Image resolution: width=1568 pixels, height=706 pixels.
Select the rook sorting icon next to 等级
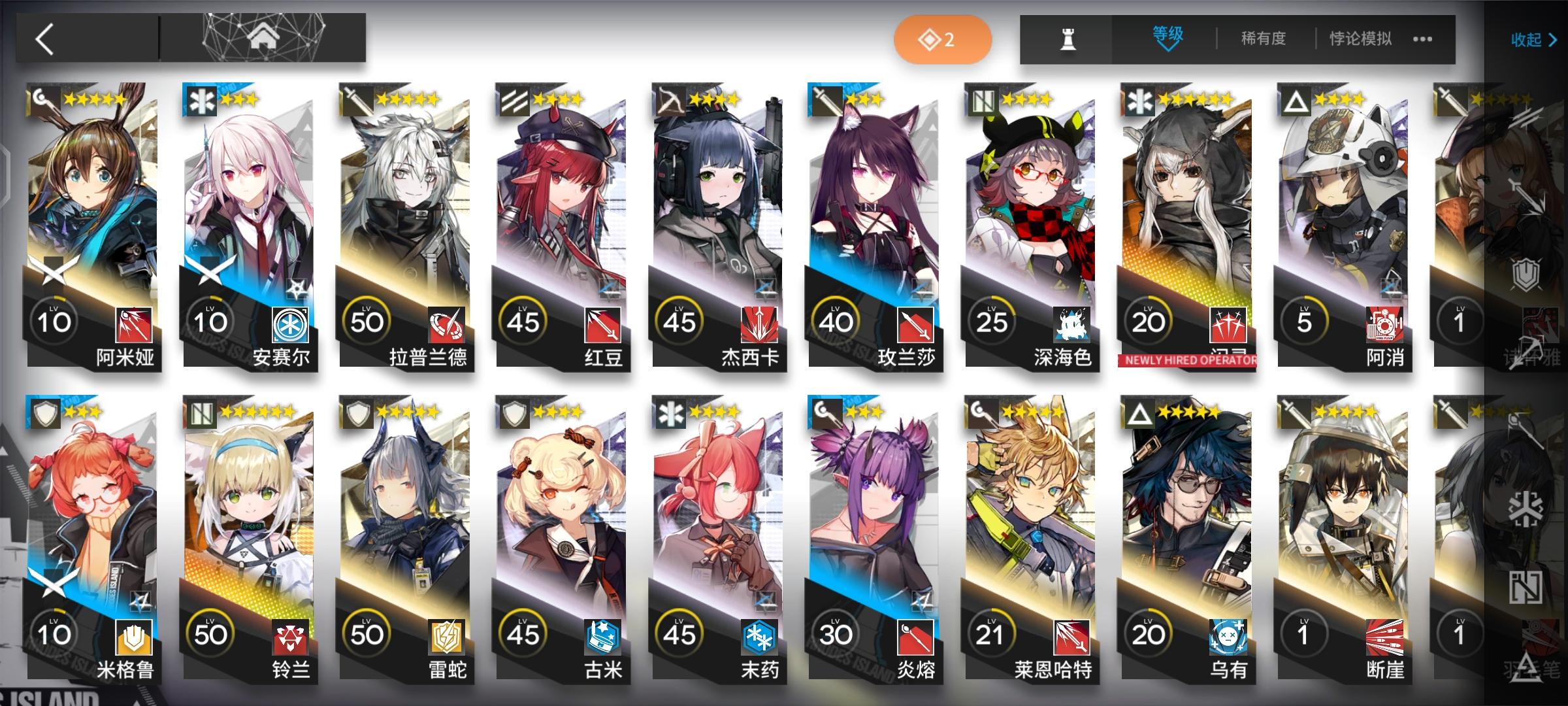coord(1068,38)
